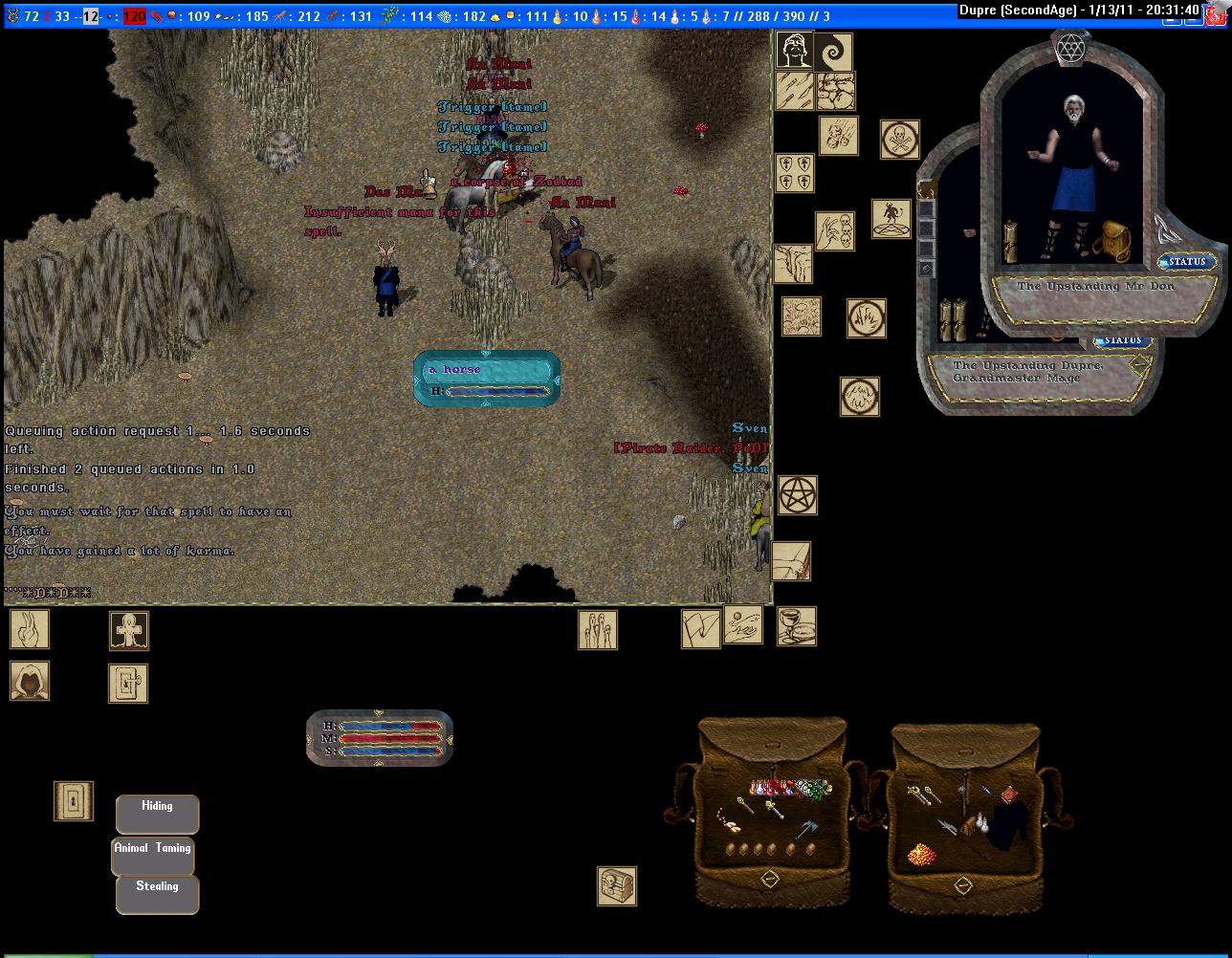The width and height of the screenshot is (1232, 958).
Task: Cast the skull and crossbones Poison spell
Action: (x=899, y=140)
